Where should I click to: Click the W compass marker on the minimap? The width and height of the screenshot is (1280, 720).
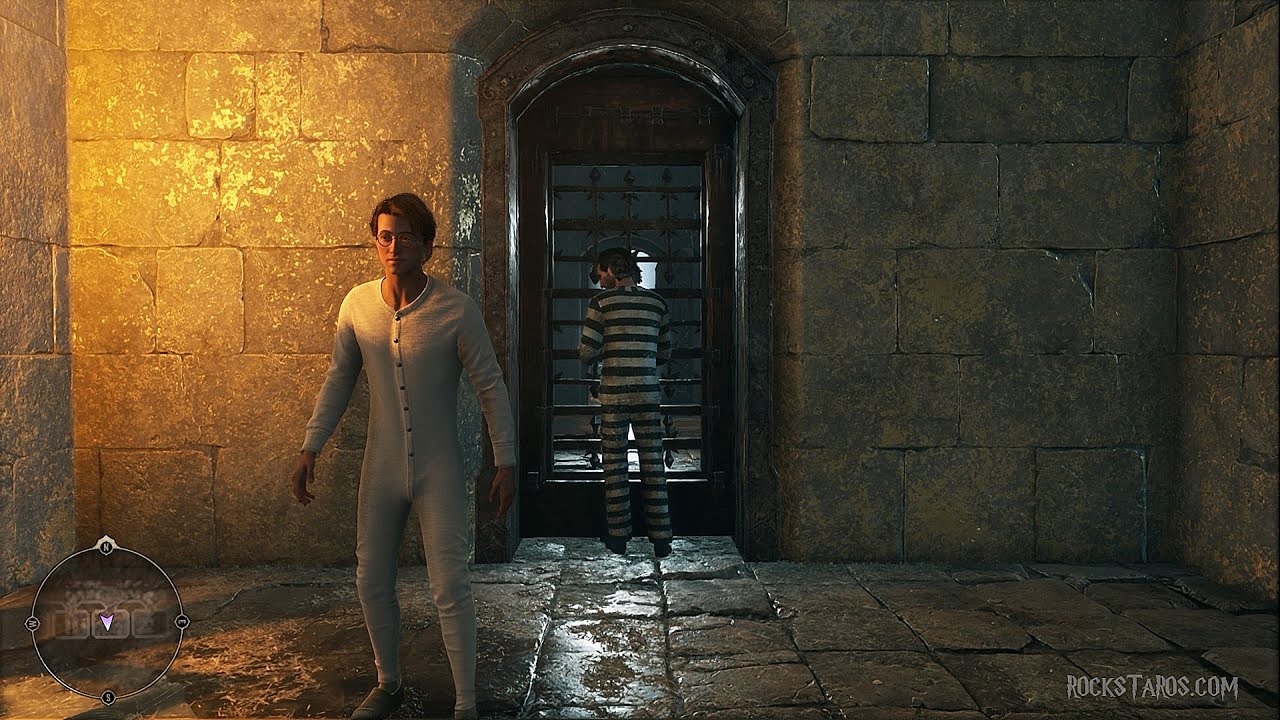pyautogui.click(x=32, y=622)
